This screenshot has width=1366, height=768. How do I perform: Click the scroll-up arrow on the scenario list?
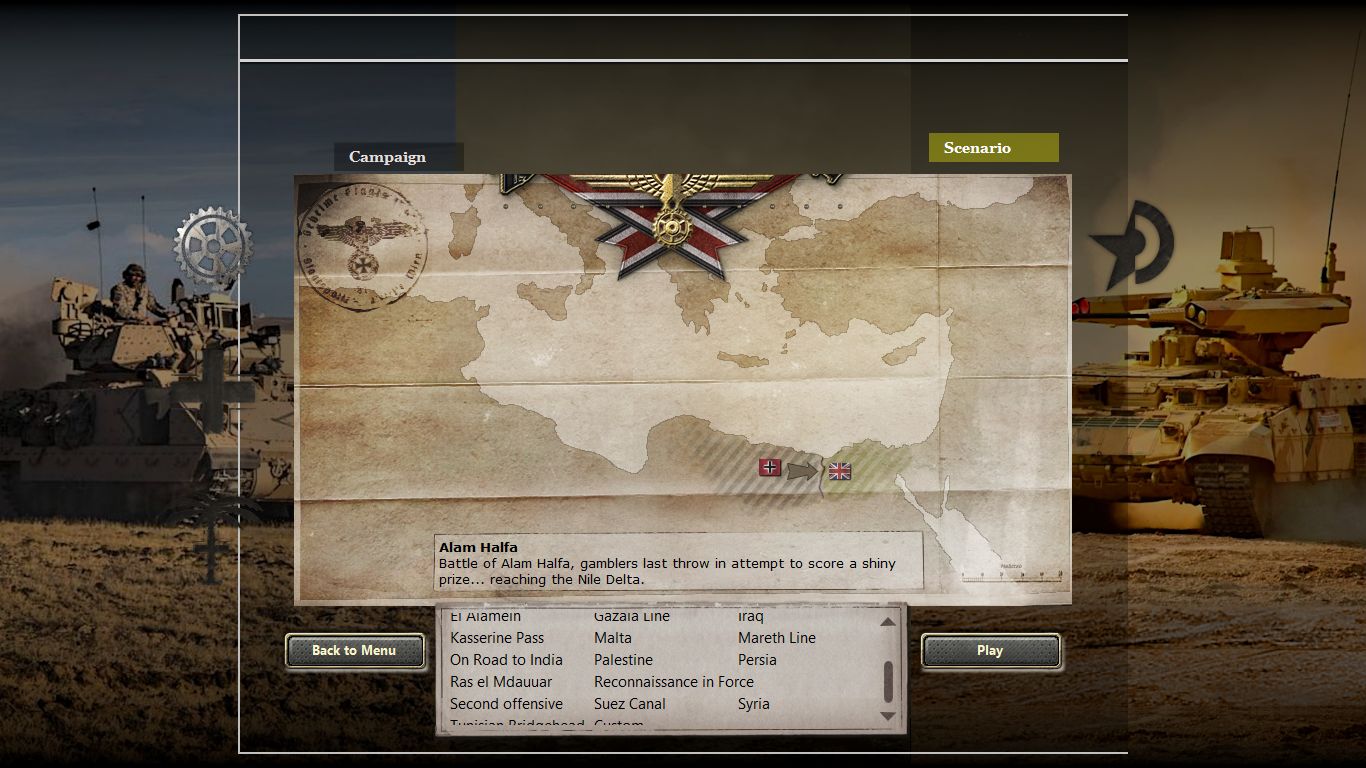(886, 623)
